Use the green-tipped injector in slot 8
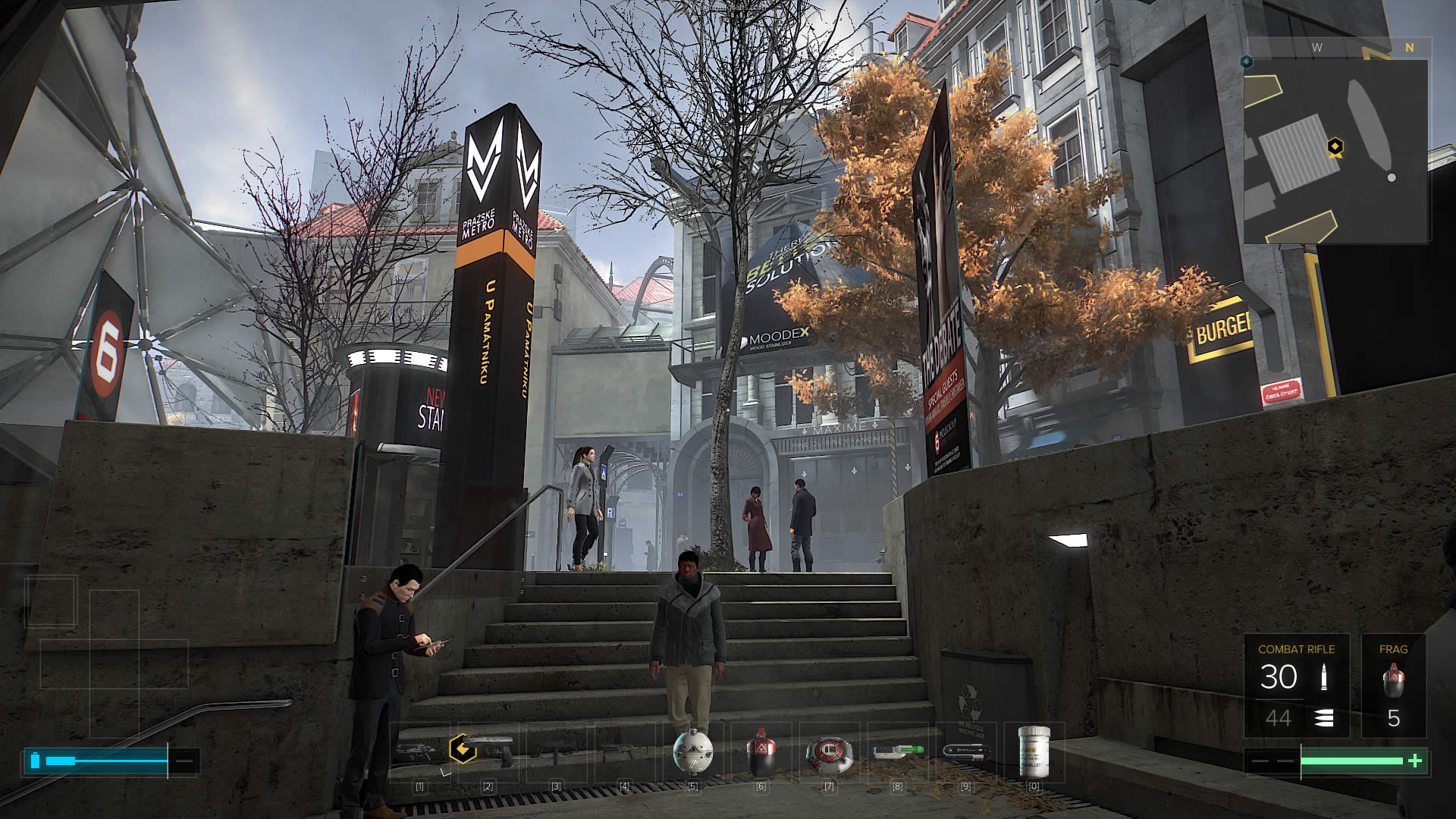The height and width of the screenshot is (819, 1456). [897, 752]
